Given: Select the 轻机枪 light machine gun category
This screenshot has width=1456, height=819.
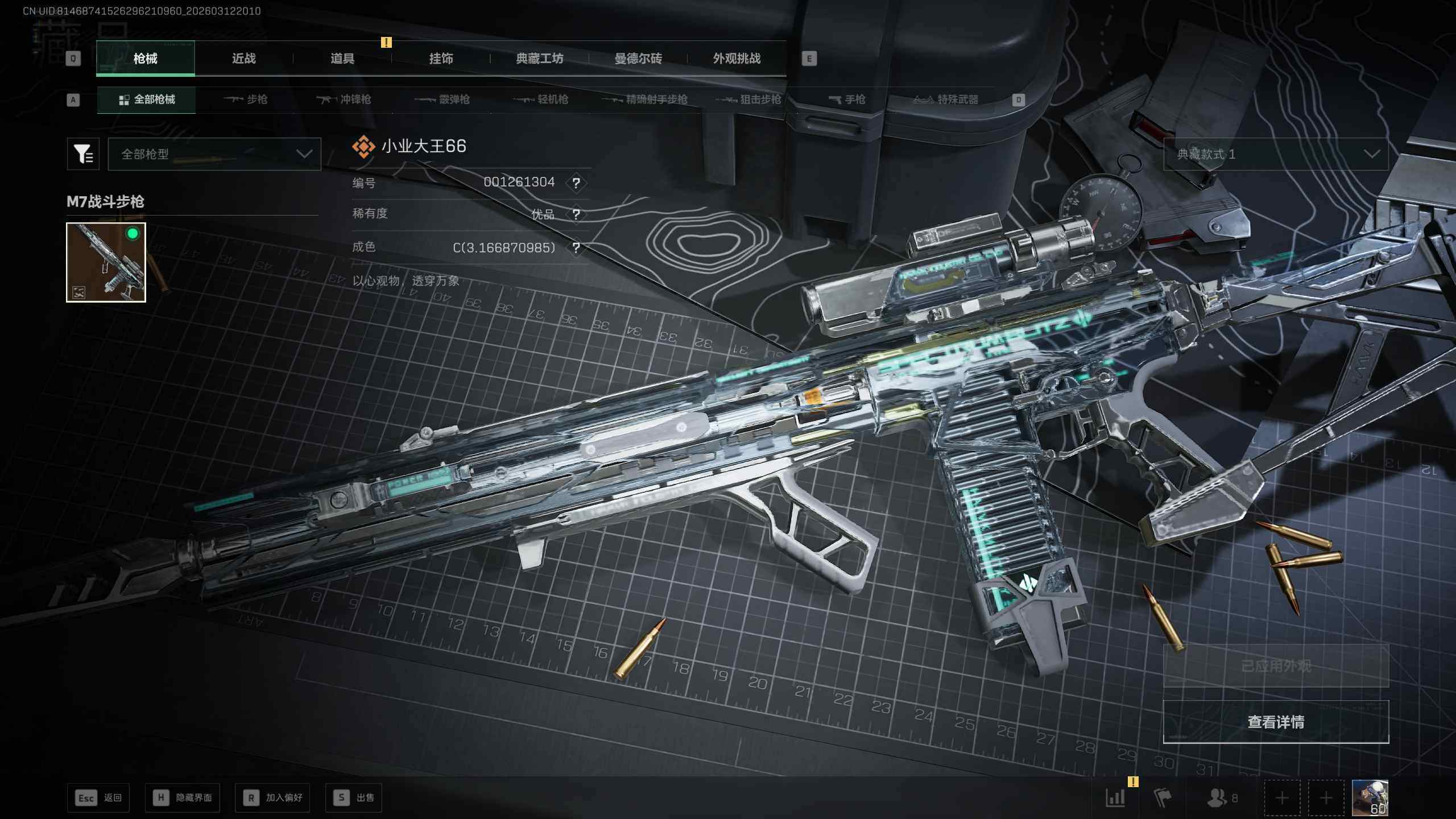Looking at the screenshot, I should point(541,100).
